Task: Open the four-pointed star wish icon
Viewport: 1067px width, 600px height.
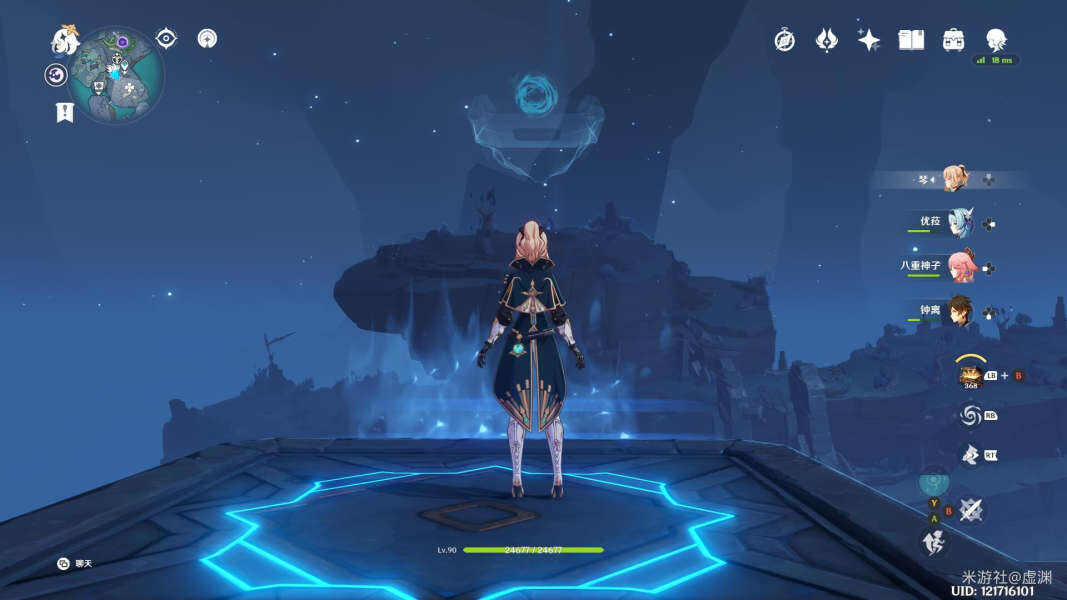Action: (x=869, y=40)
